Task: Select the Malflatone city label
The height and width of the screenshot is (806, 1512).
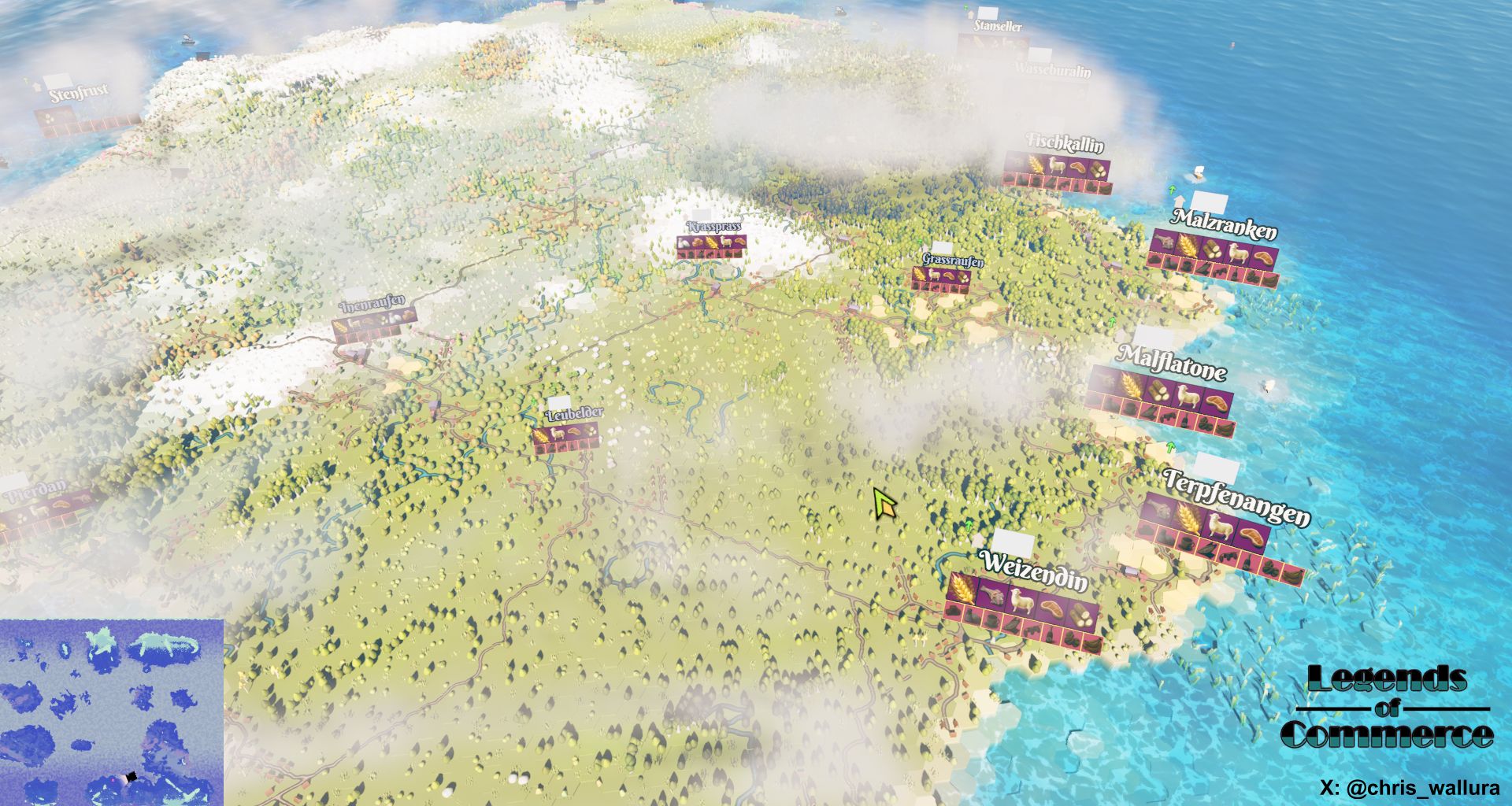Action: pyautogui.click(x=1171, y=363)
